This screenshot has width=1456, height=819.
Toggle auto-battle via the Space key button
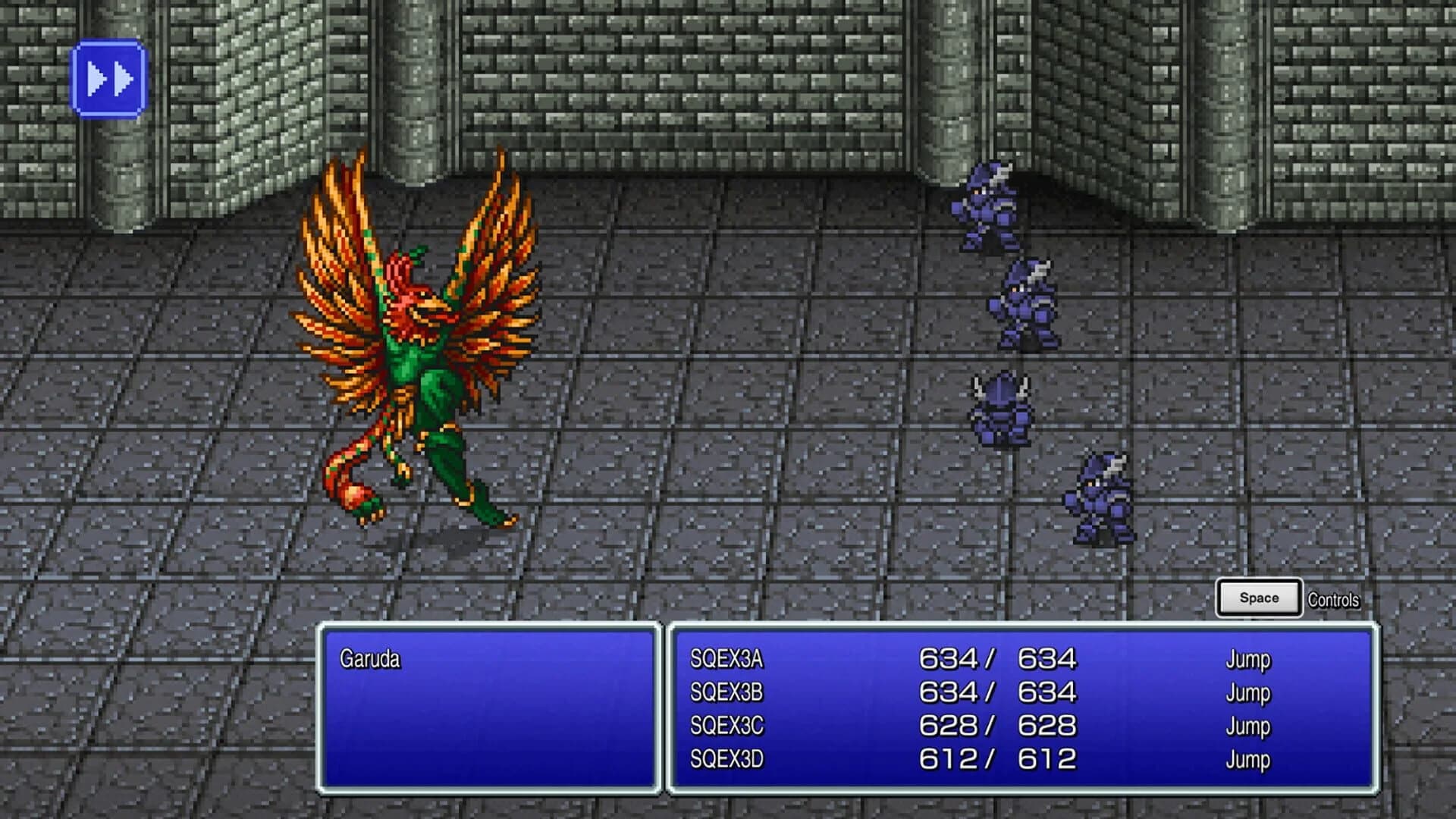click(1257, 597)
